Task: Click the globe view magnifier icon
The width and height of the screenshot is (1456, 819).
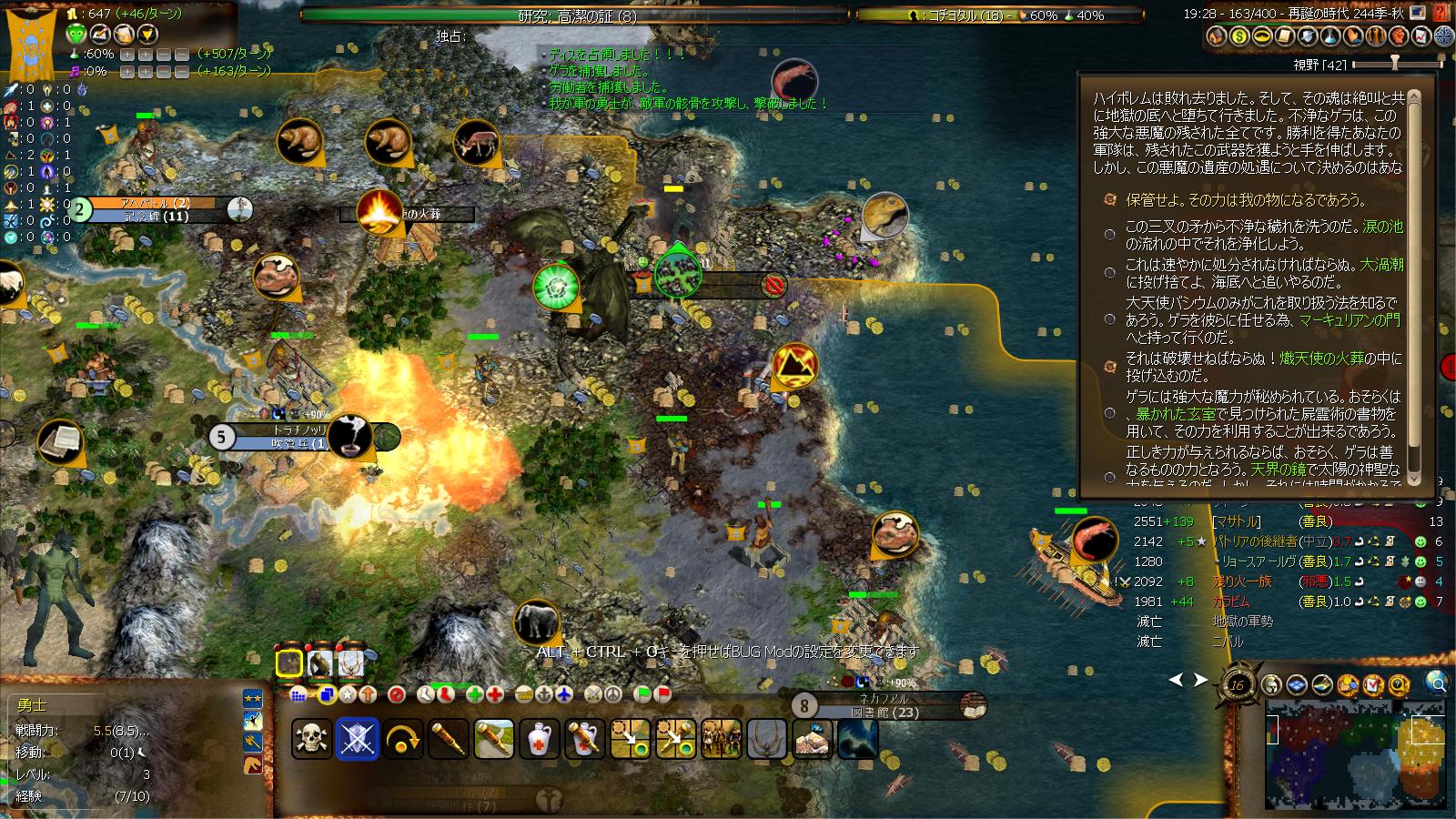Action: coord(1437,682)
